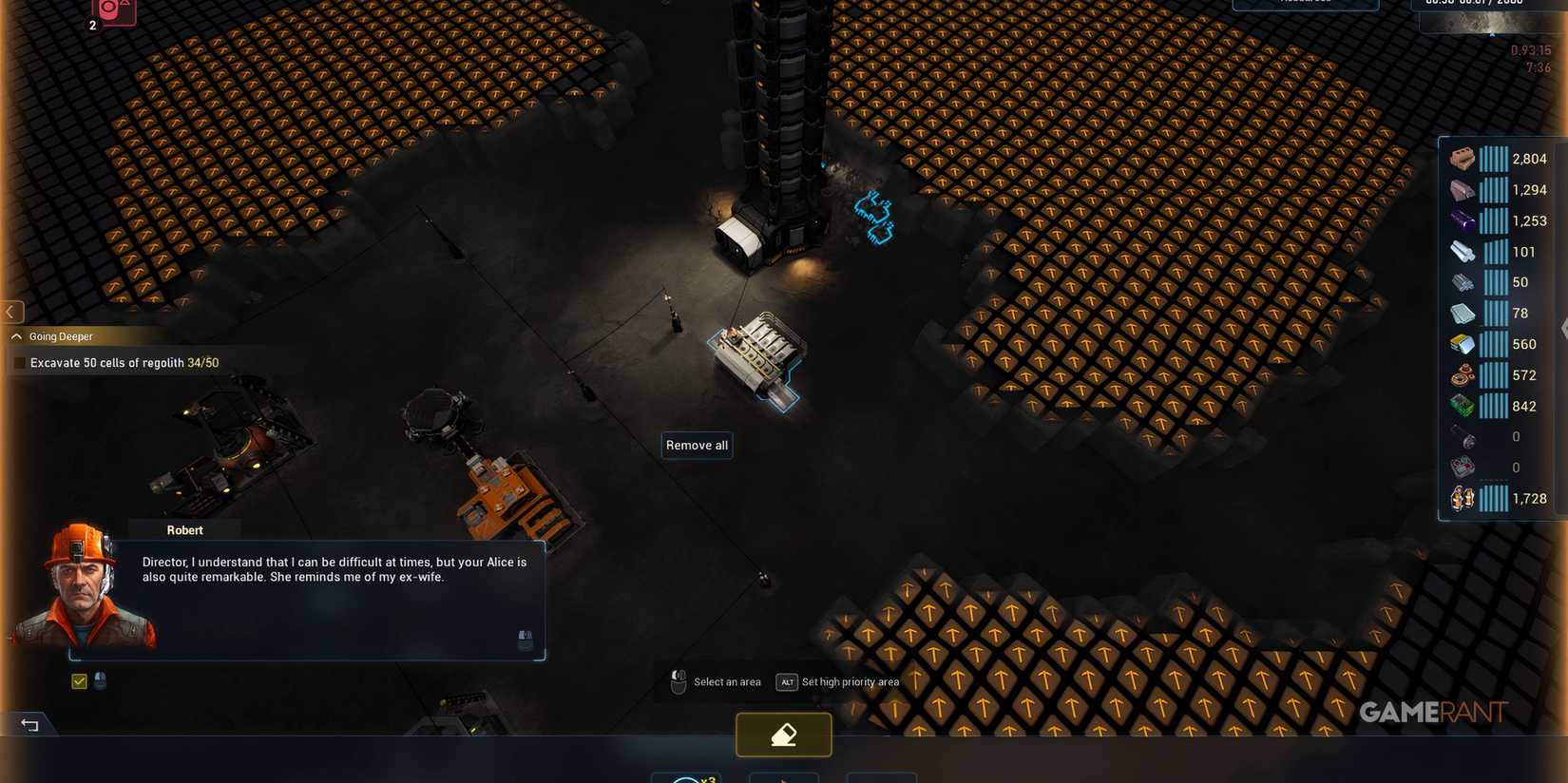The height and width of the screenshot is (783, 1568).
Task: Collapse the Going Deeper quest panel
Action: [15, 335]
